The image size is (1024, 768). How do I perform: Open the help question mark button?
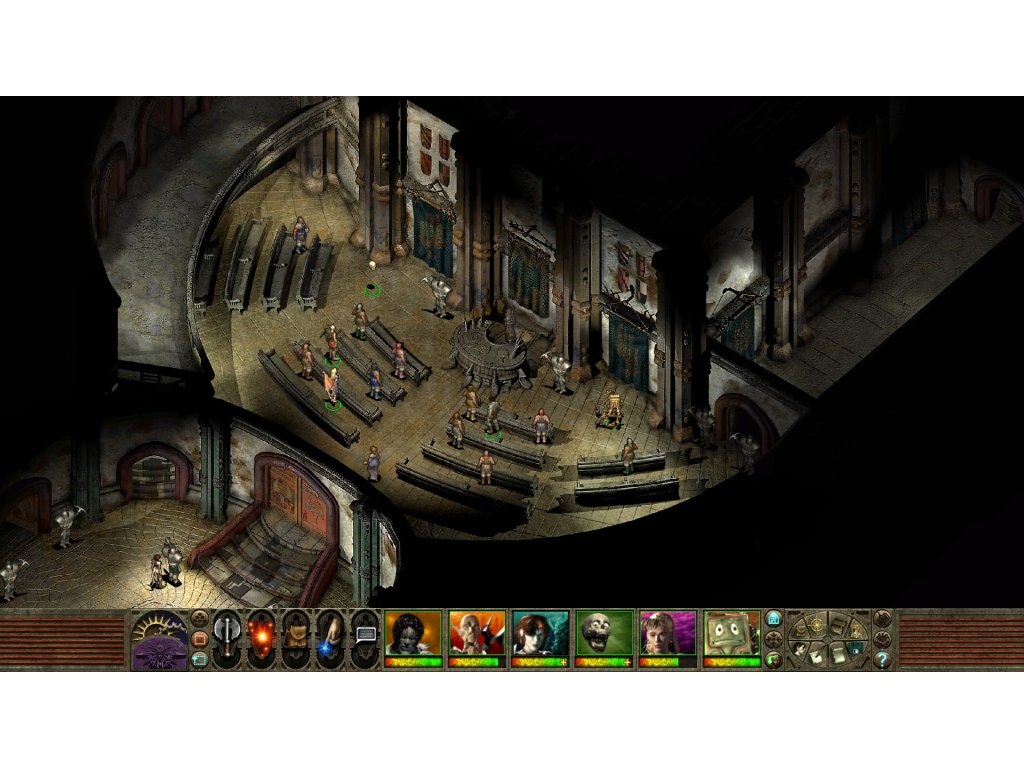click(882, 660)
